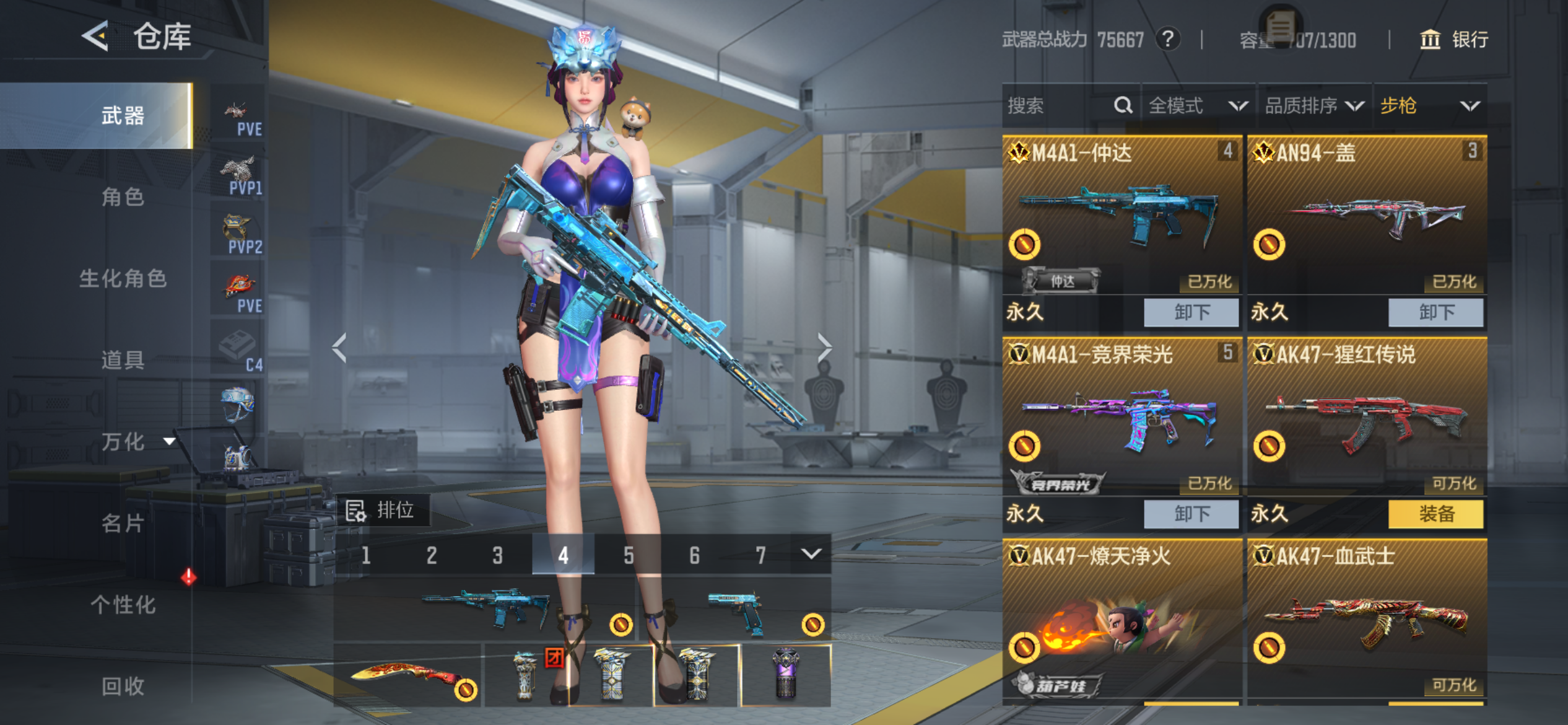Open the 品质排序 sort dropdown
This screenshot has height=725, width=1568.
pyautogui.click(x=1314, y=106)
